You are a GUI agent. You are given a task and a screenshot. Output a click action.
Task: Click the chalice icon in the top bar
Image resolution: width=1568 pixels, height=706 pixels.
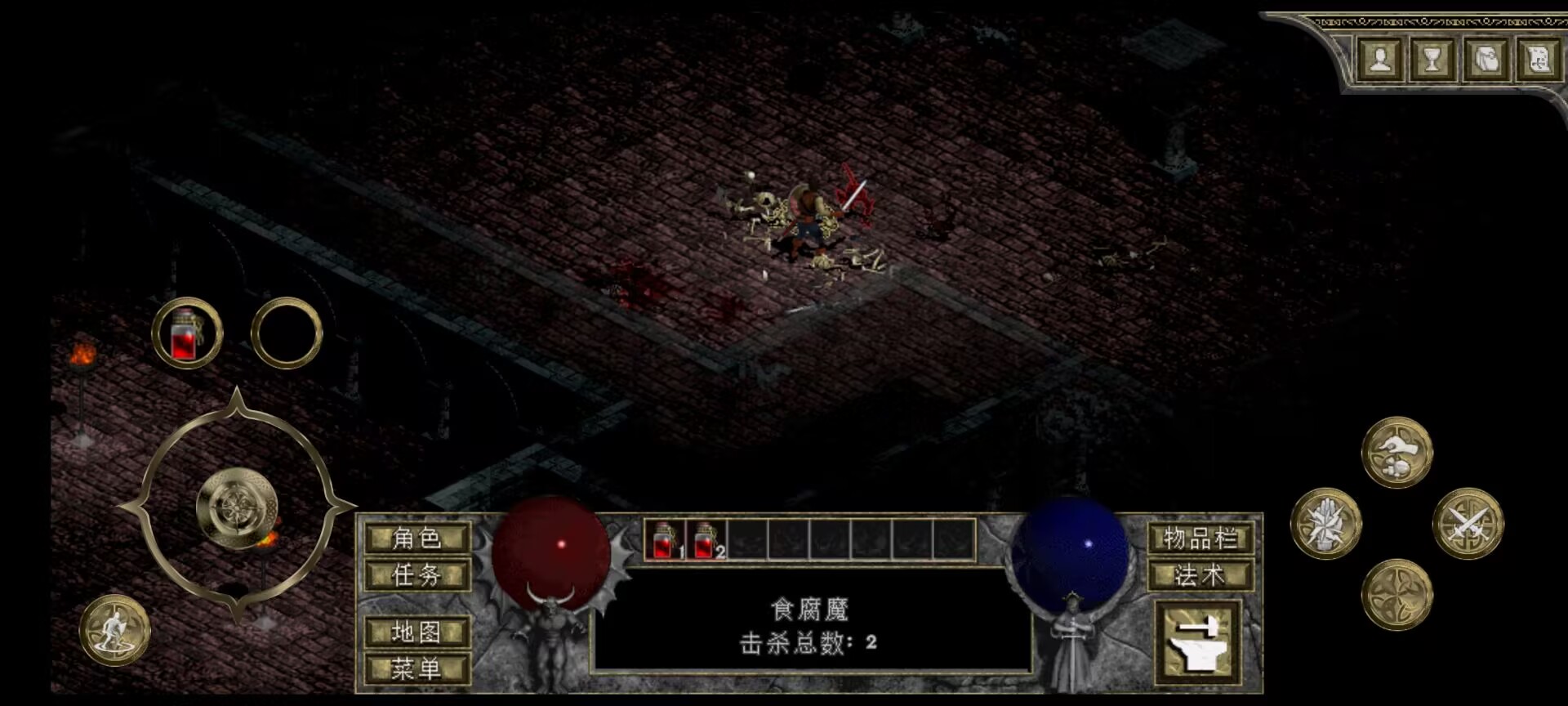1432,59
